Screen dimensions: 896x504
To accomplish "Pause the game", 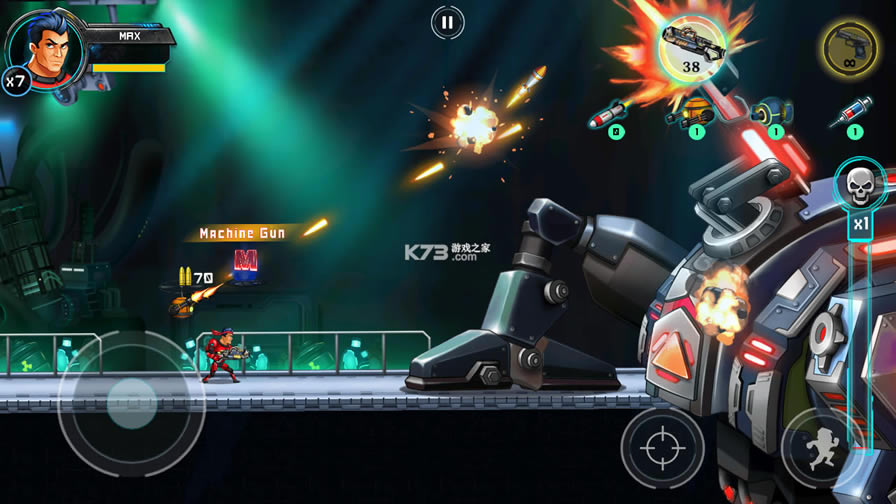I will (447, 22).
